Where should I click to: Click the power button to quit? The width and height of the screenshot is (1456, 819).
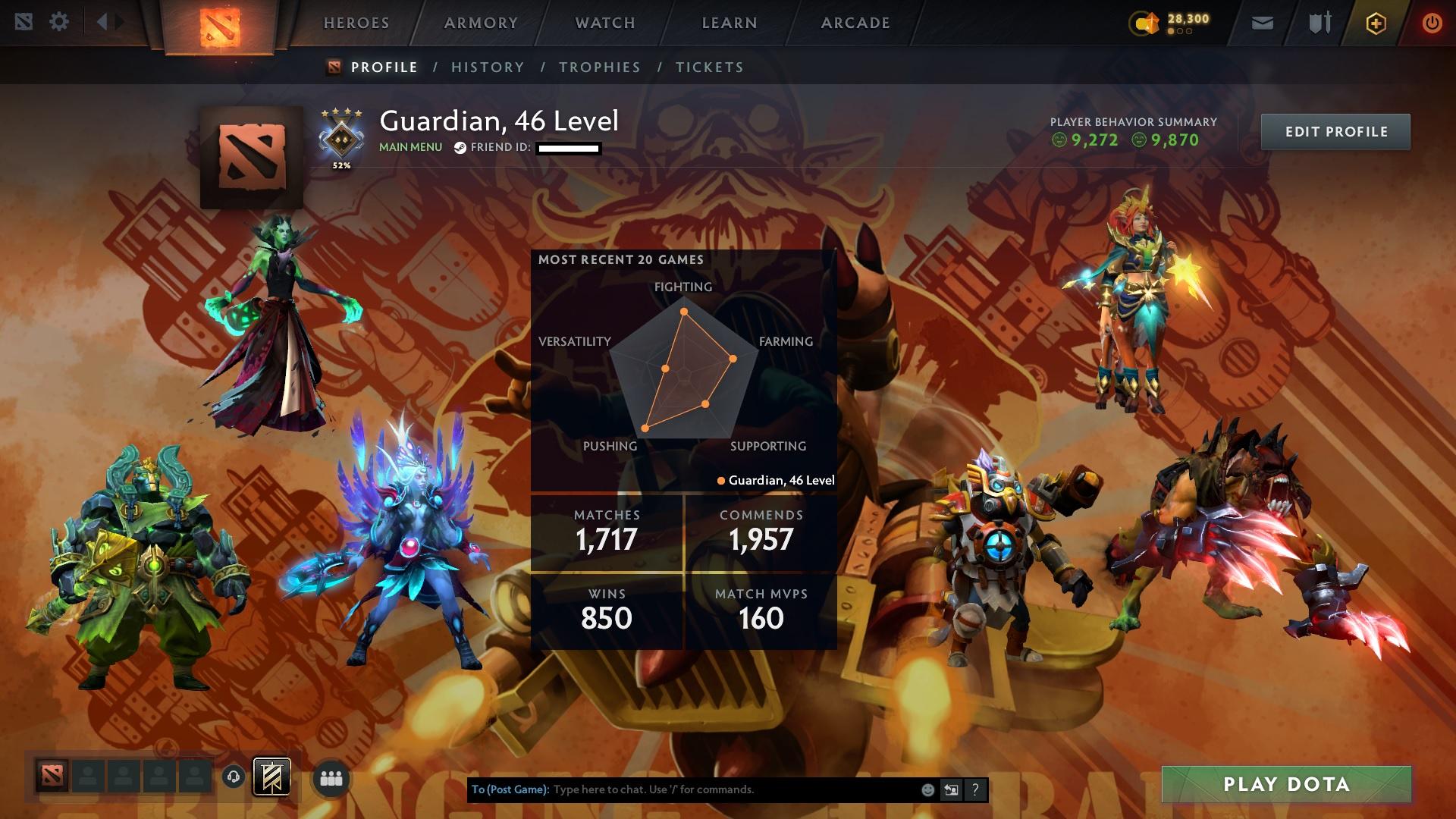click(x=1430, y=23)
